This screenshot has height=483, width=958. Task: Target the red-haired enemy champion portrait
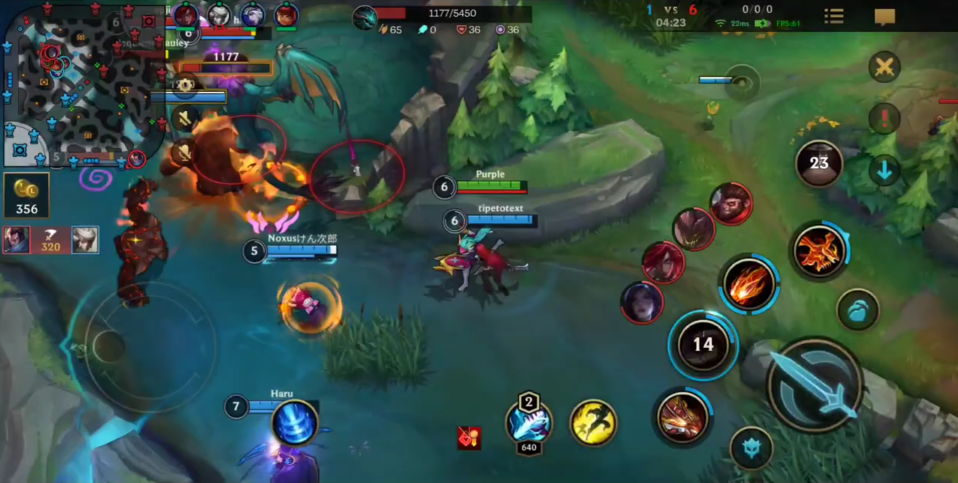663,263
